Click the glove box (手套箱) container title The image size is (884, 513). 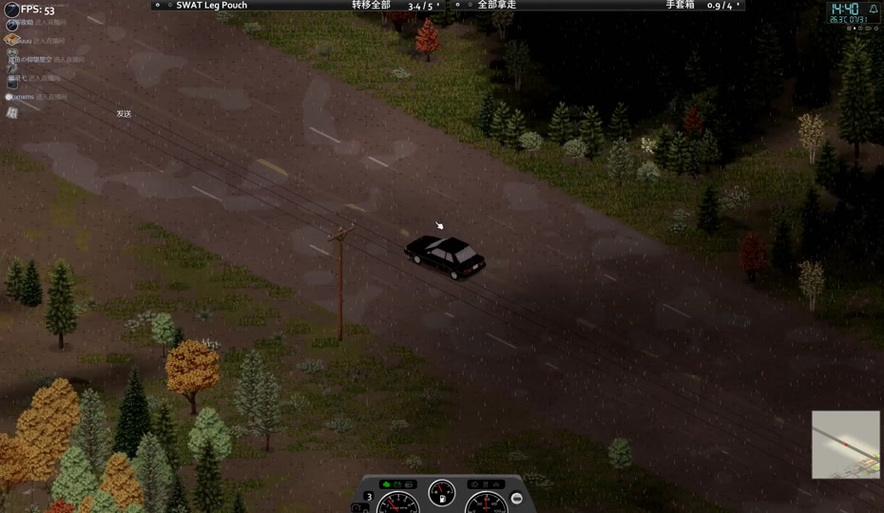(689, 5)
